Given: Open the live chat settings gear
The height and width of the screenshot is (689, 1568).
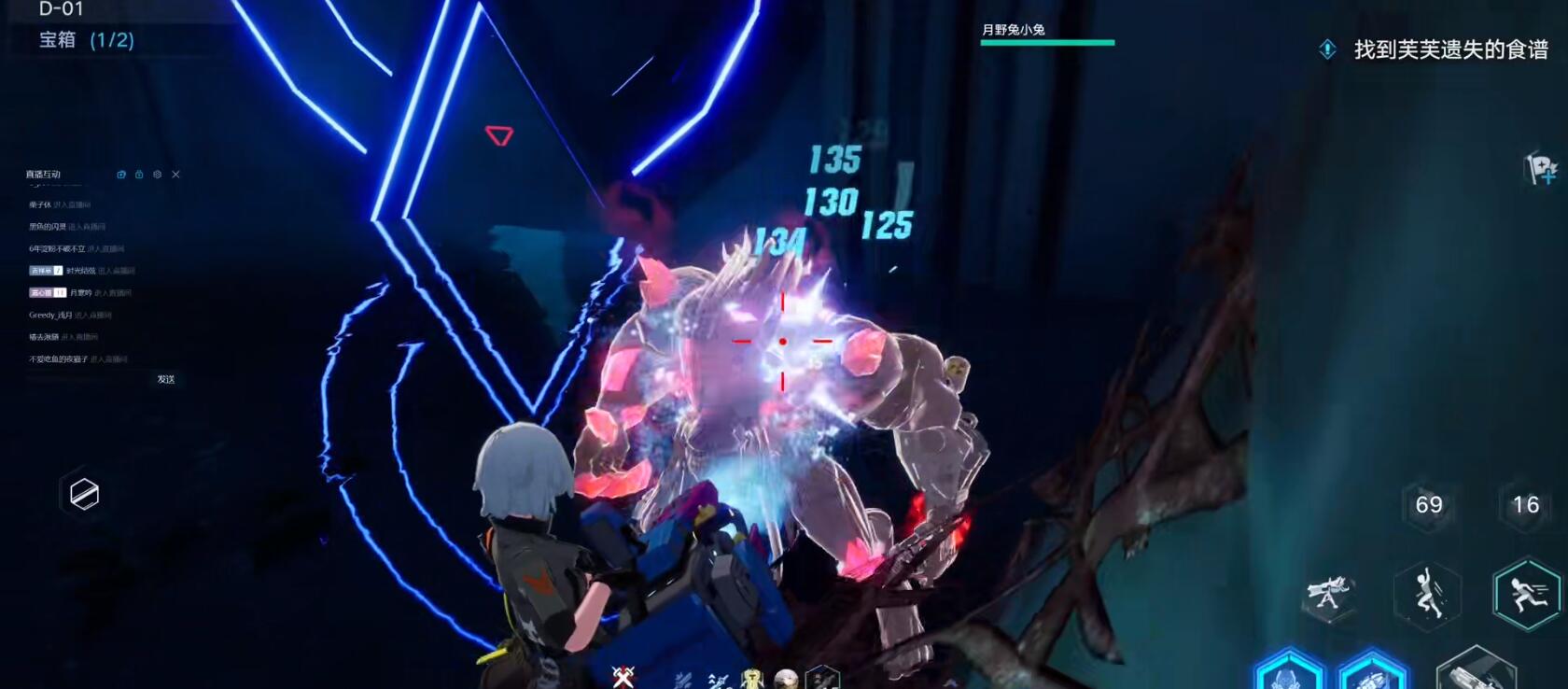Looking at the screenshot, I should (157, 175).
